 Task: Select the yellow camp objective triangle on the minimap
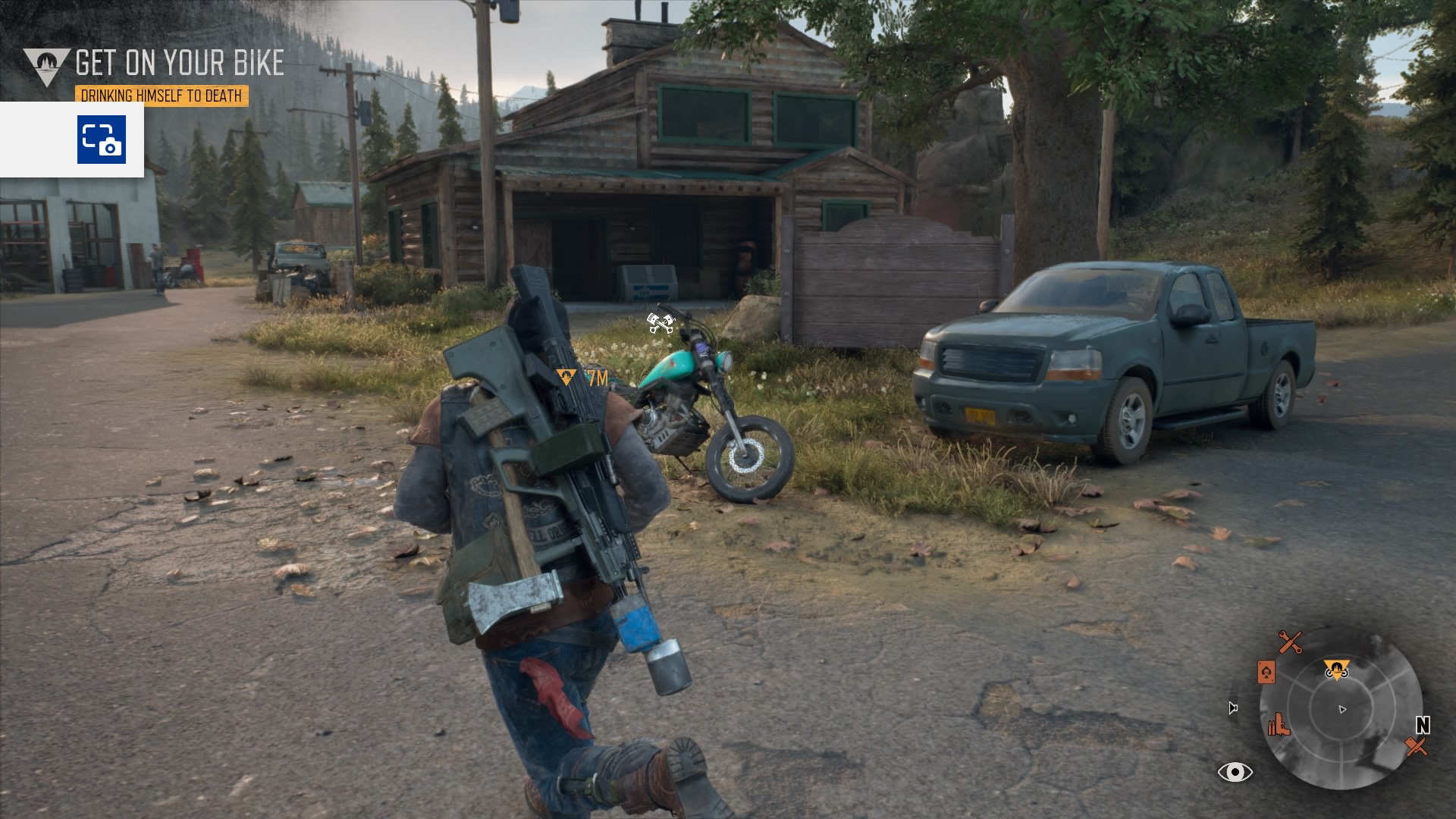click(x=1337, y=670)
